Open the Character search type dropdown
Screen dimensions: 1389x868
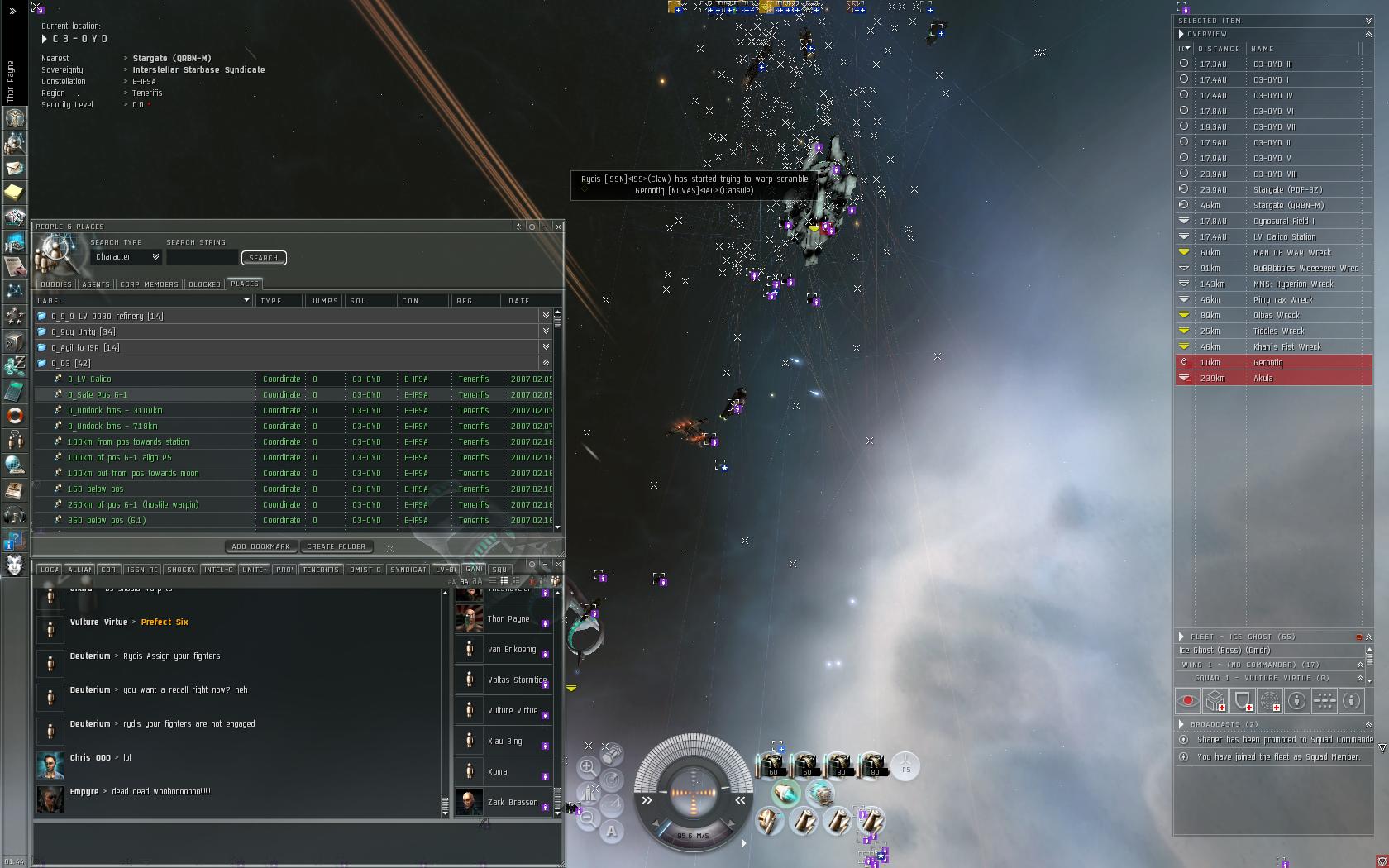[126, 257]
